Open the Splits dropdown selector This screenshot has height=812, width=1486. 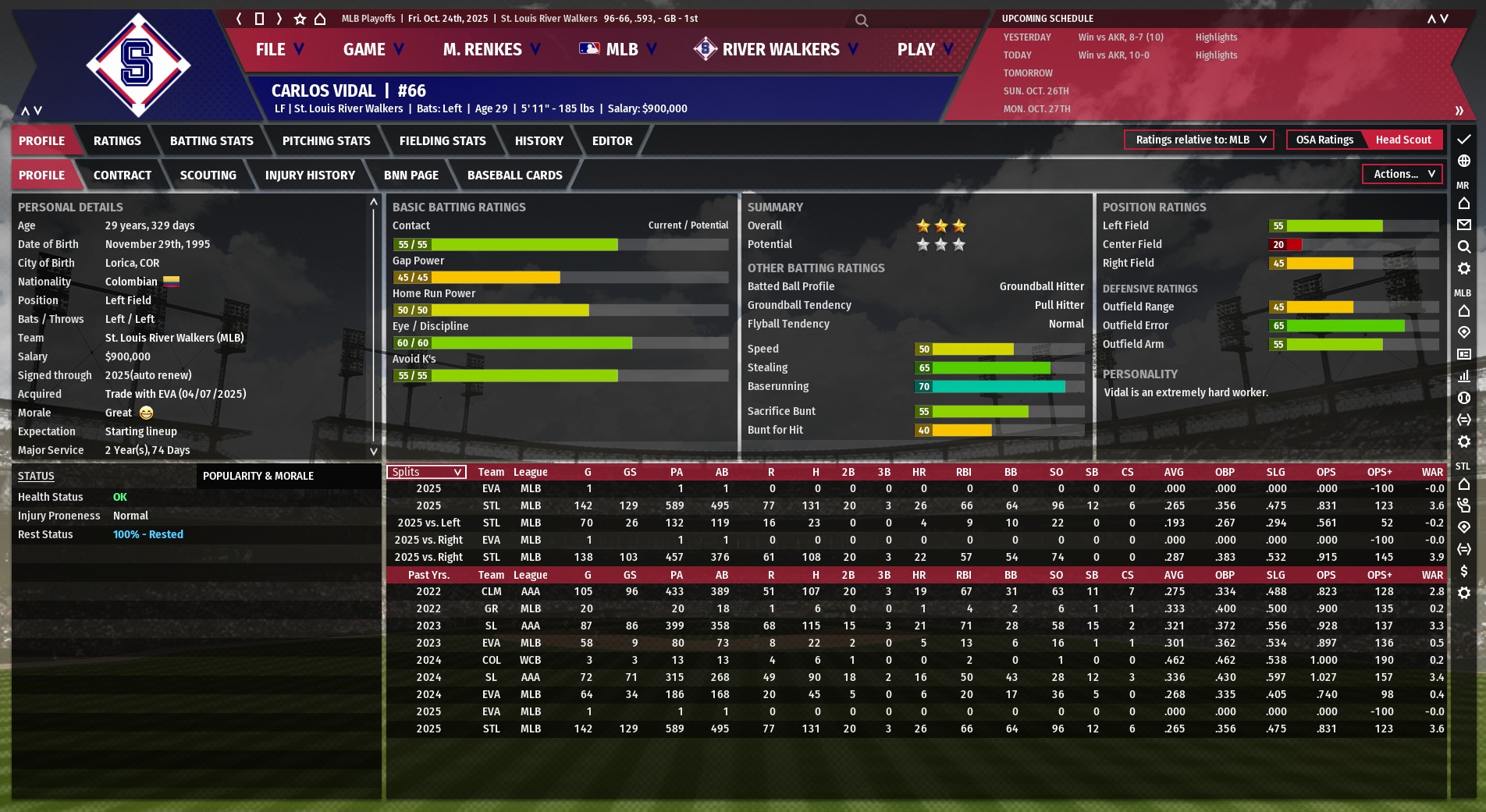[426, 472]
